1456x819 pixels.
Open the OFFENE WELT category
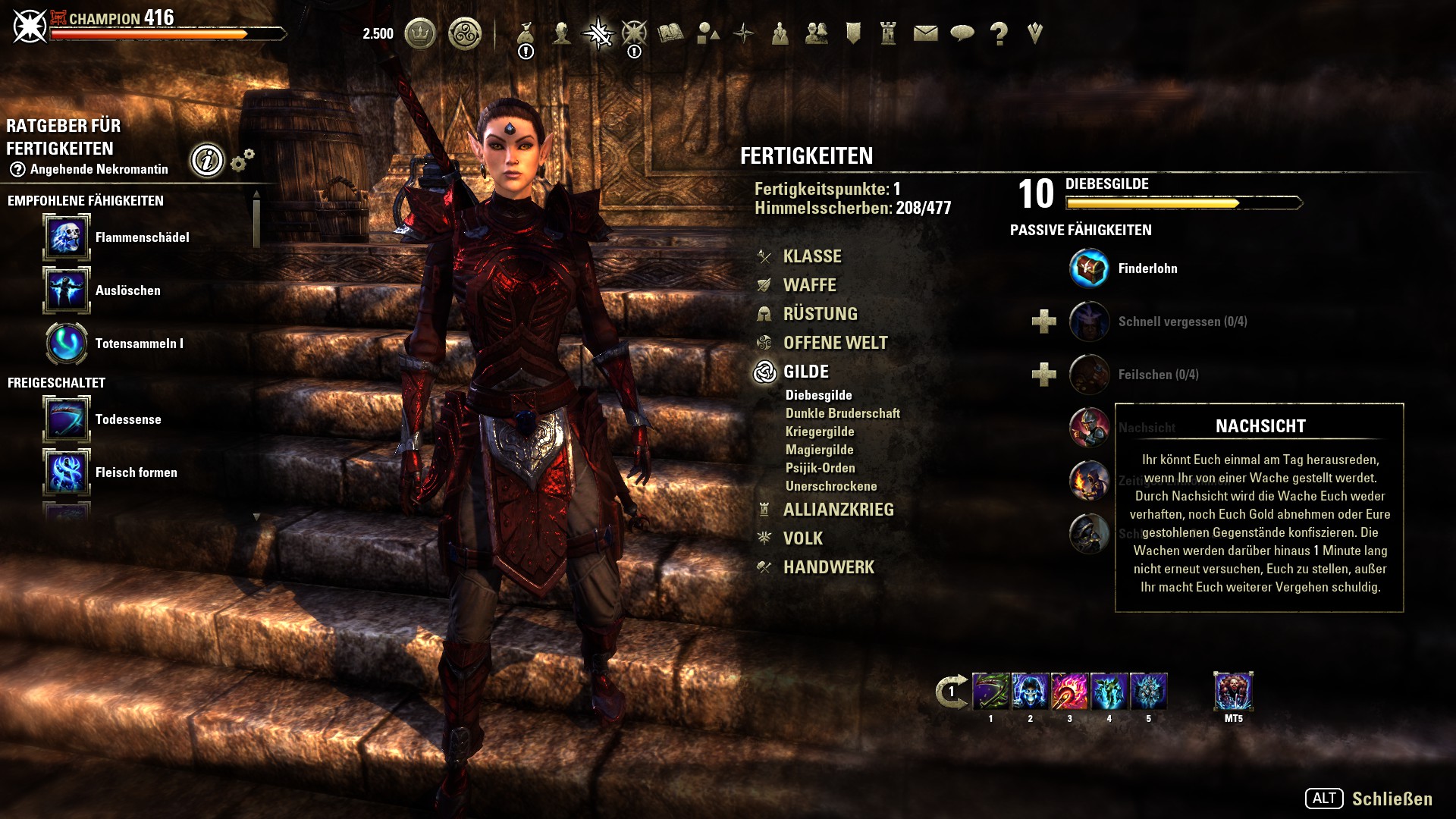click(x=835, y=343)
